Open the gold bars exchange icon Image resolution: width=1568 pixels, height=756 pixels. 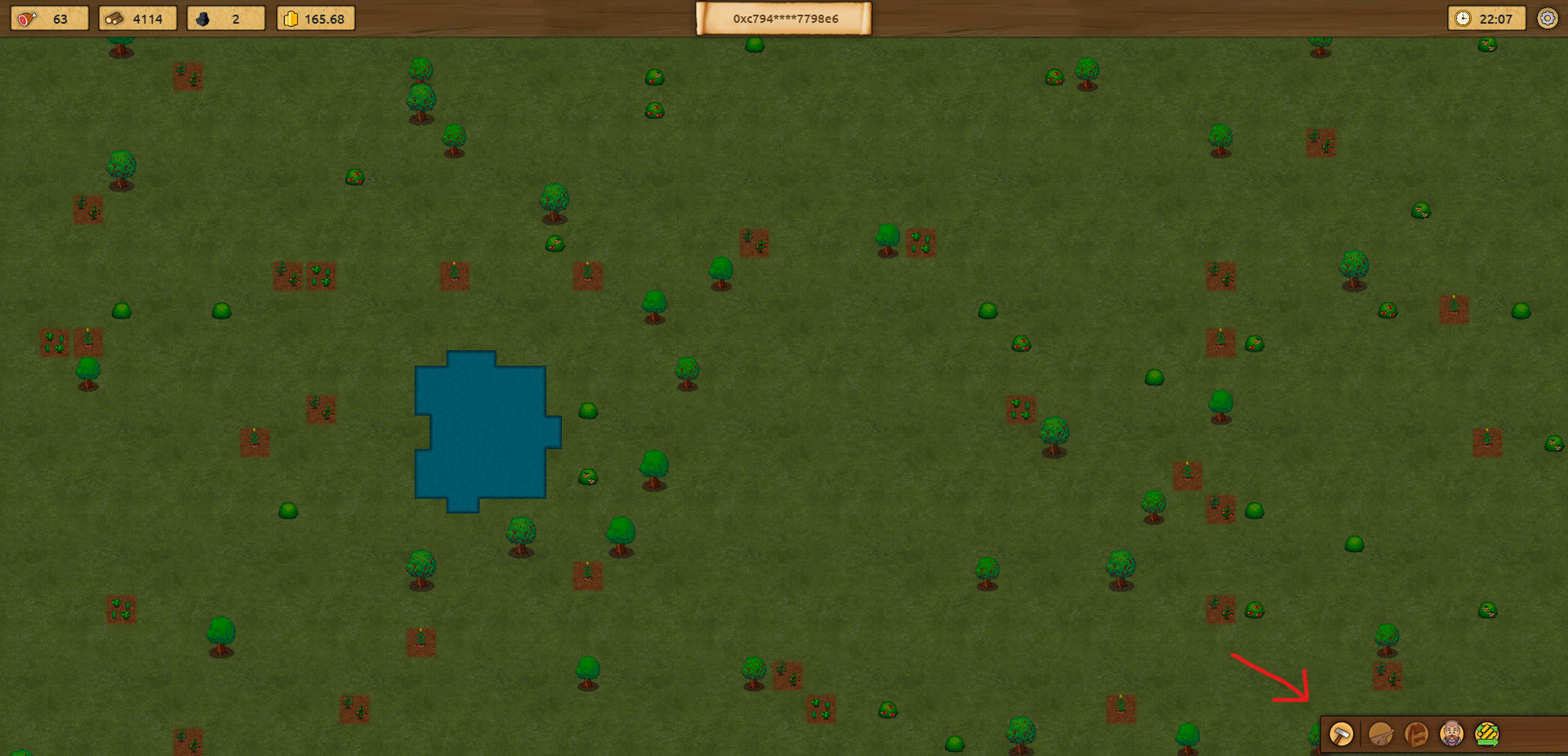click(1487, 734)
